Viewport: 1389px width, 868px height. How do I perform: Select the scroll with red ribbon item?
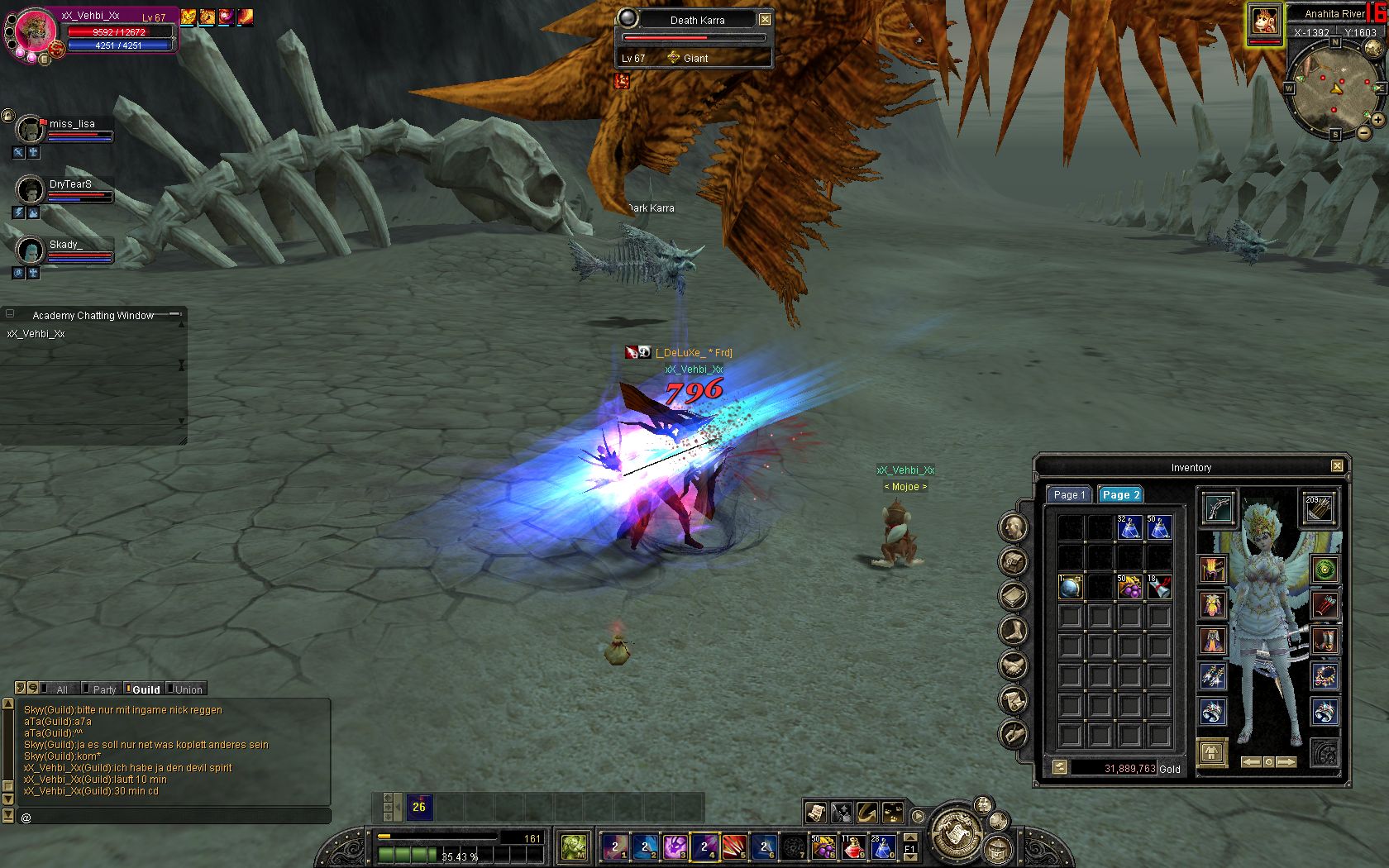pos(1159,587)
